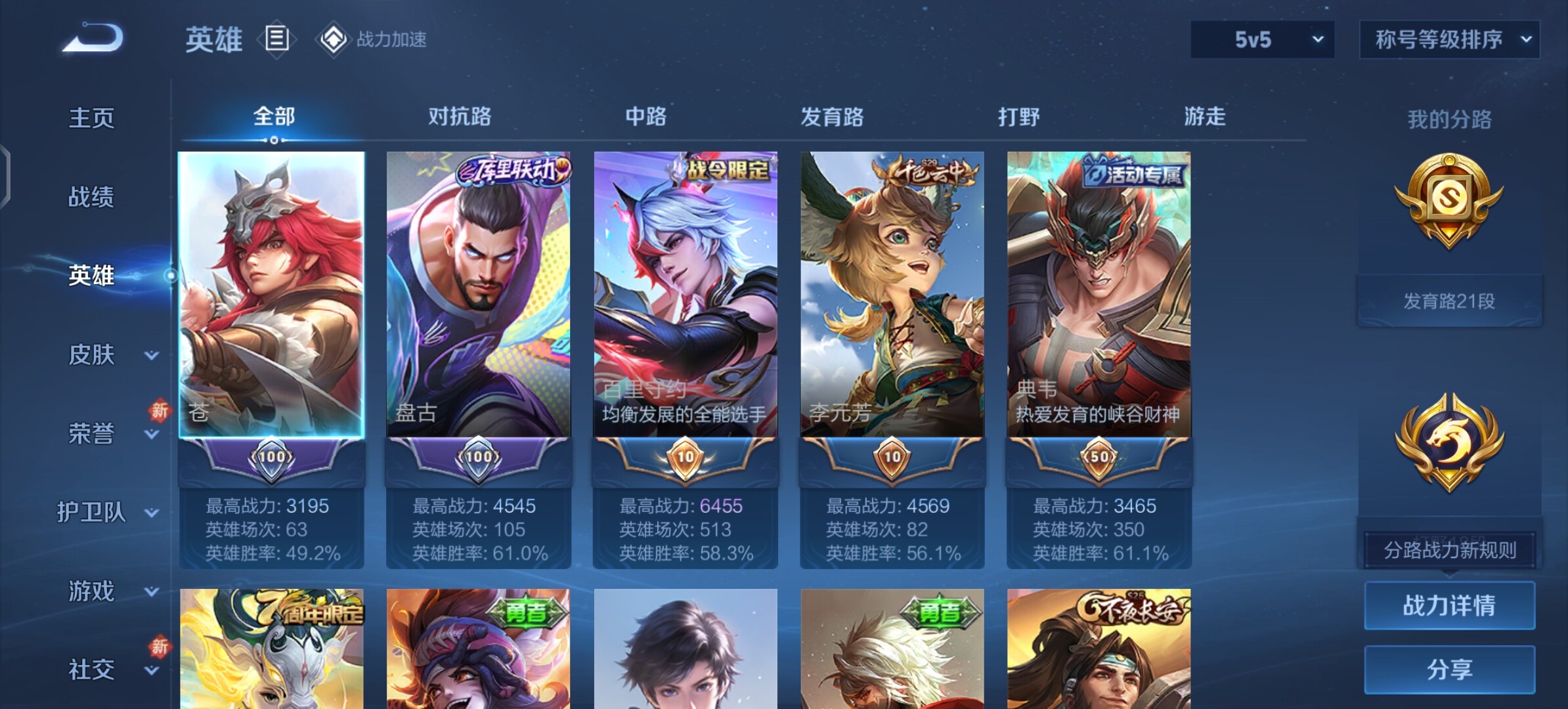The height and width of the screenshot is (709, 1568).
Task: Switch to the 中路 tab
Action: [645, 117]
